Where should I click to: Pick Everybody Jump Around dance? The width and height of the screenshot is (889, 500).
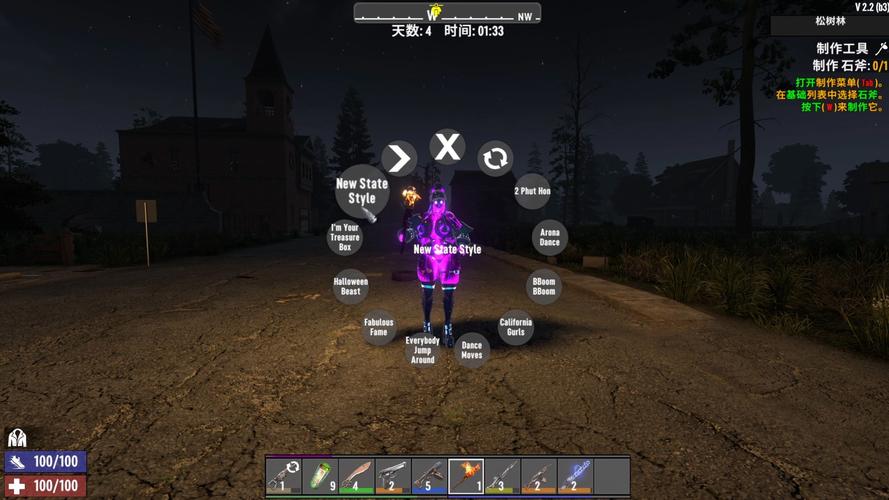pos(422,350)
